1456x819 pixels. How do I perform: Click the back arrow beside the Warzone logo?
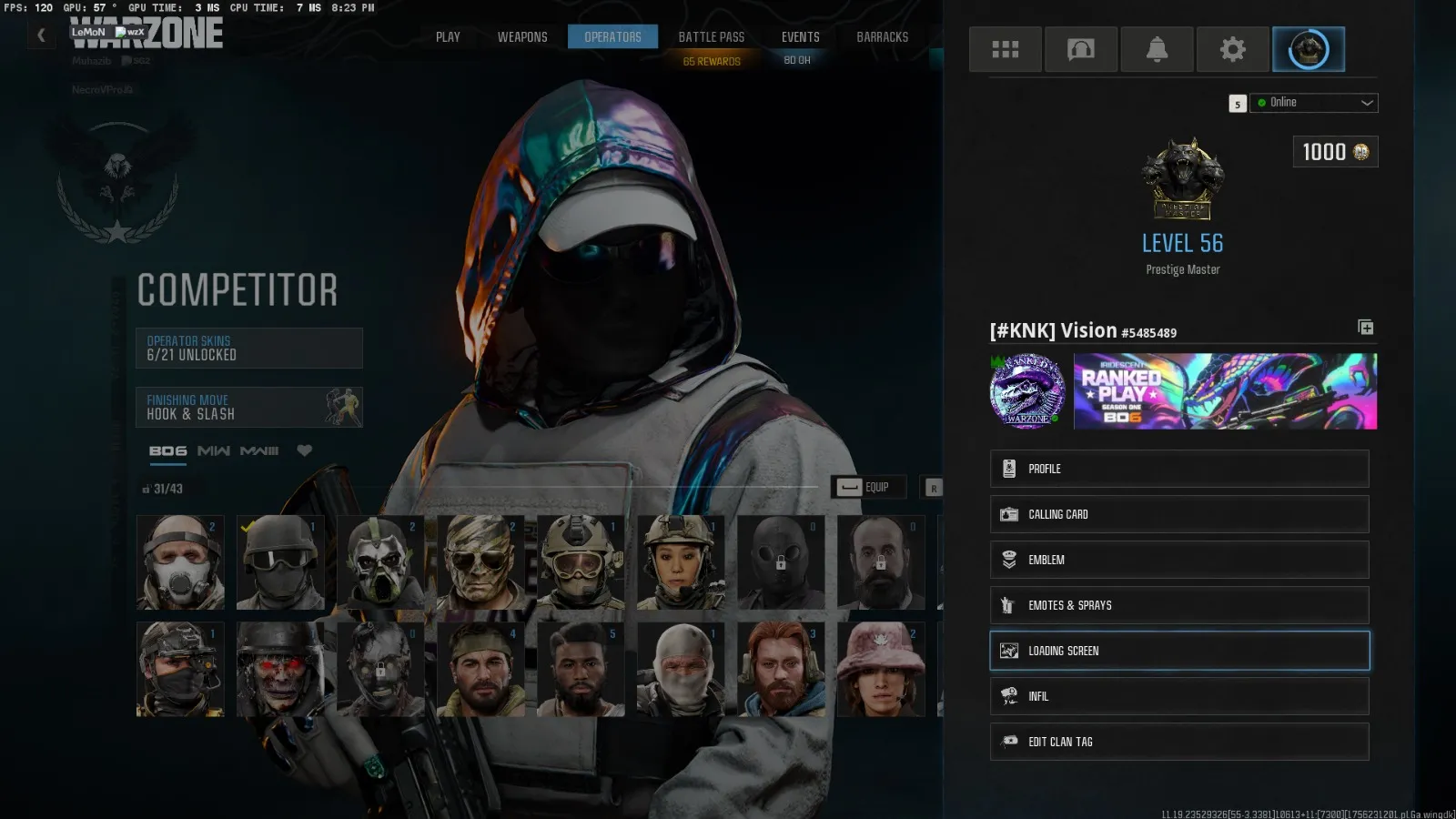coord(41,35)
